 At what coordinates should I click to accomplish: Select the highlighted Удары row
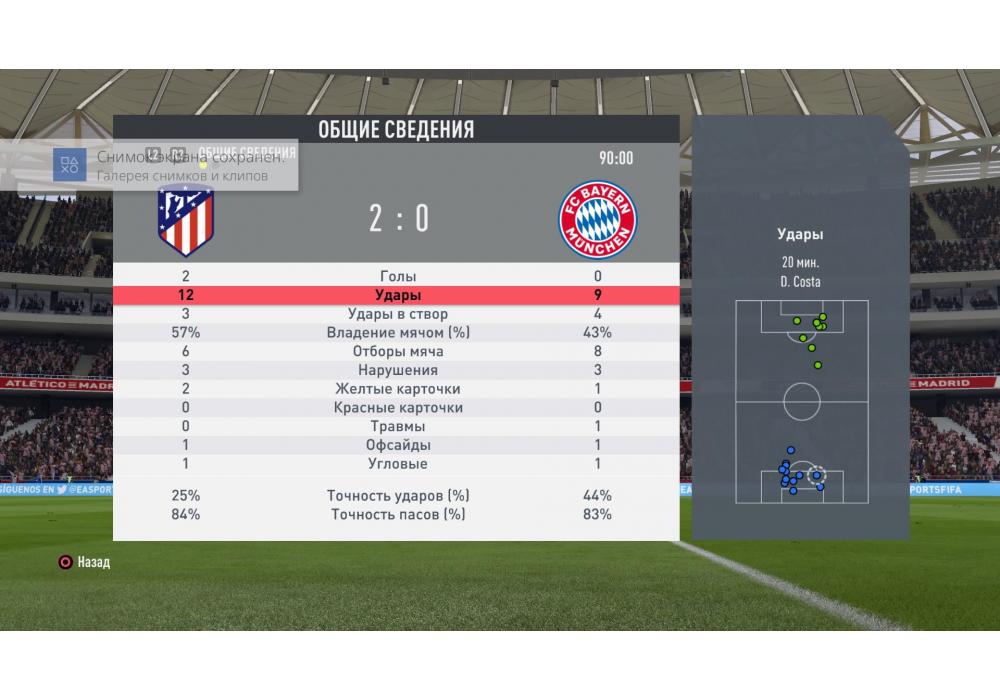398,296
